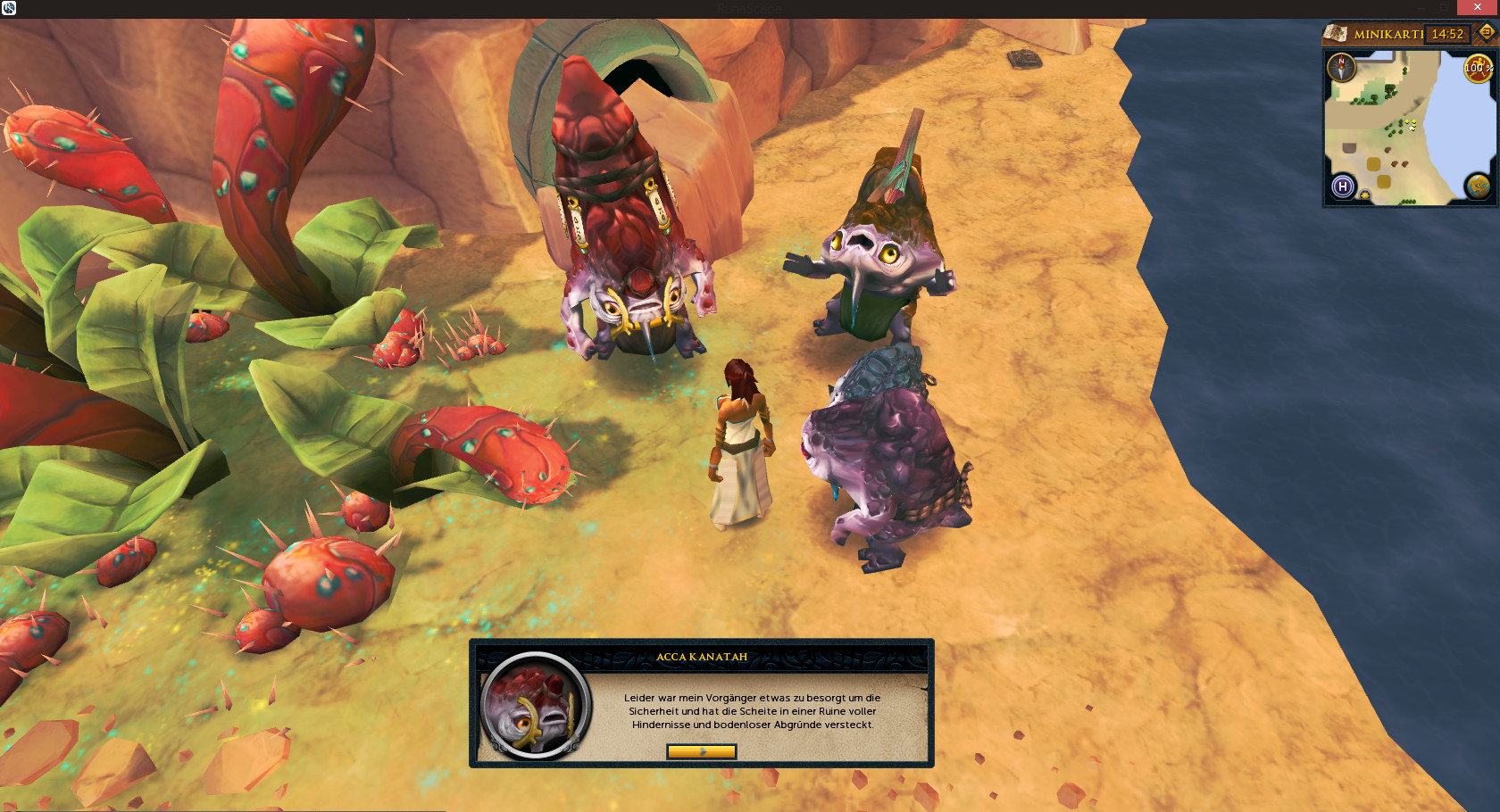Toggle run mode at 100% energy
This screenshot has width=1500, height=812.
[x=1478, y=68]
